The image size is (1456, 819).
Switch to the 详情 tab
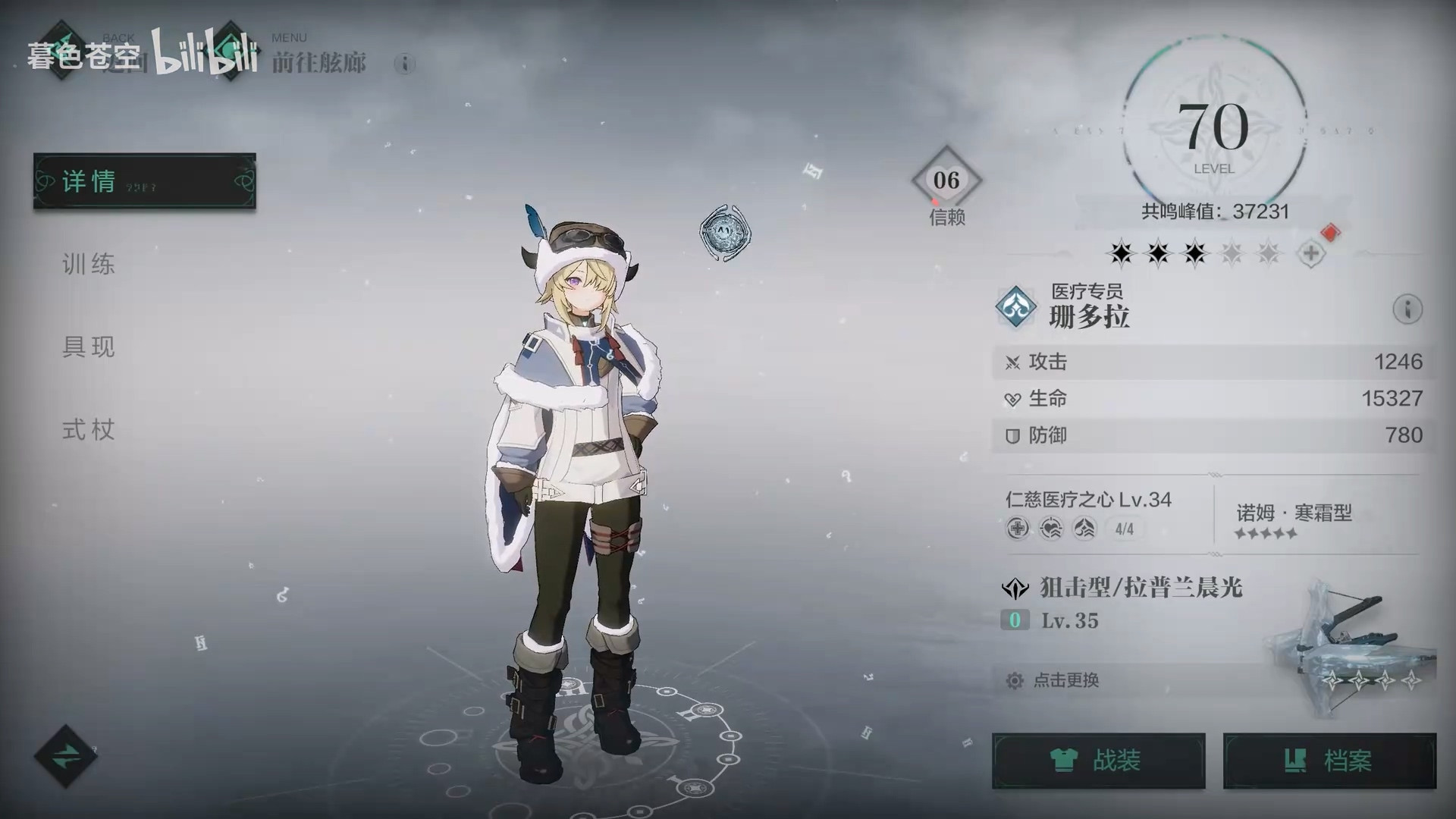pyautogui.click(x=144, y=181)
